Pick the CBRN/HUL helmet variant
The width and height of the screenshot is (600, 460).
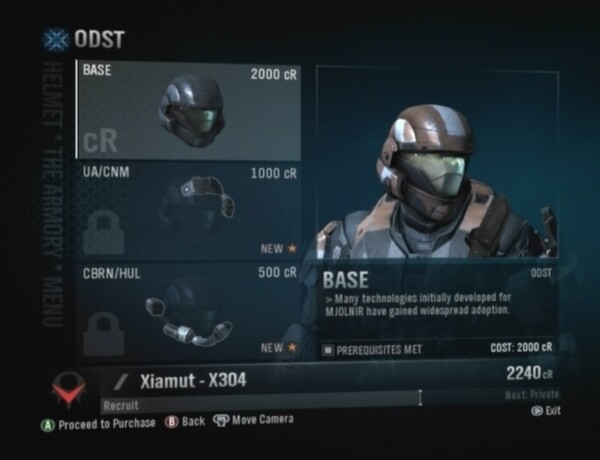(x=188, y=309)
